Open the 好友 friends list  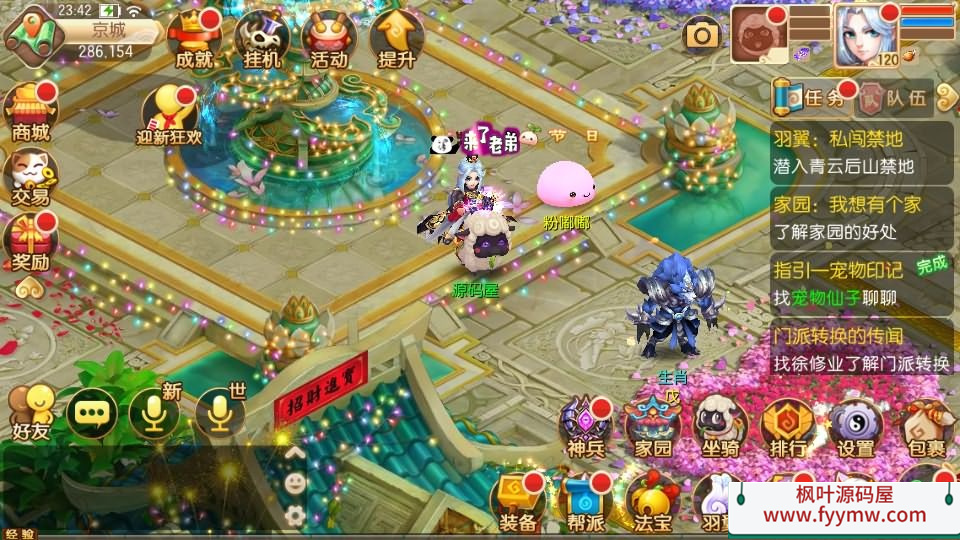(x=30, y=412)
